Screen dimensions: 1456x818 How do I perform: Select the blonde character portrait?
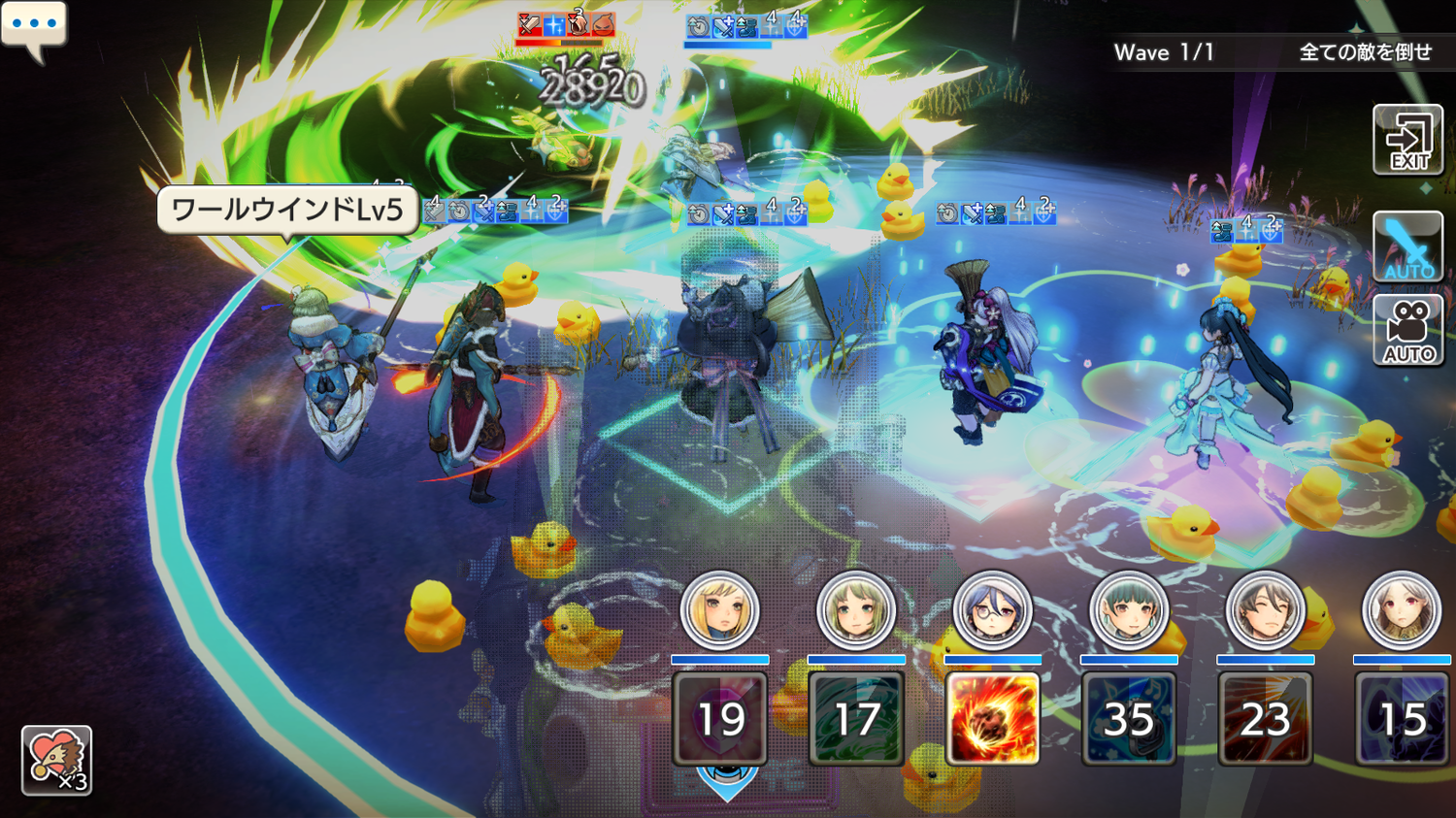(720, 611)
